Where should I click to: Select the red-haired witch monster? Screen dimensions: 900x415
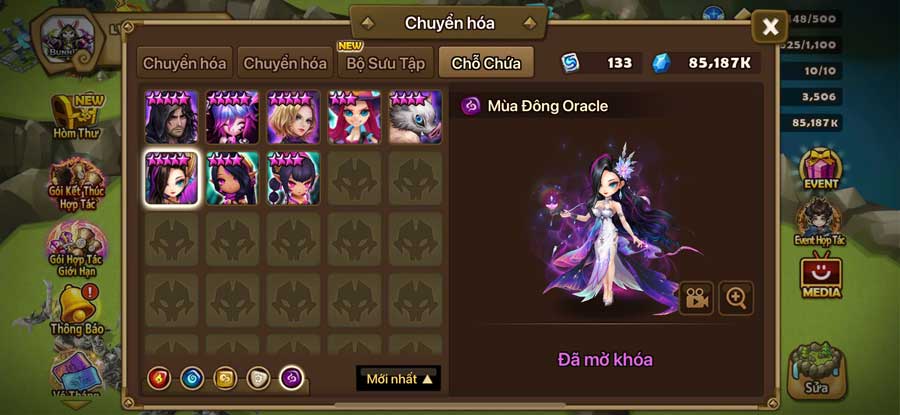354,117
